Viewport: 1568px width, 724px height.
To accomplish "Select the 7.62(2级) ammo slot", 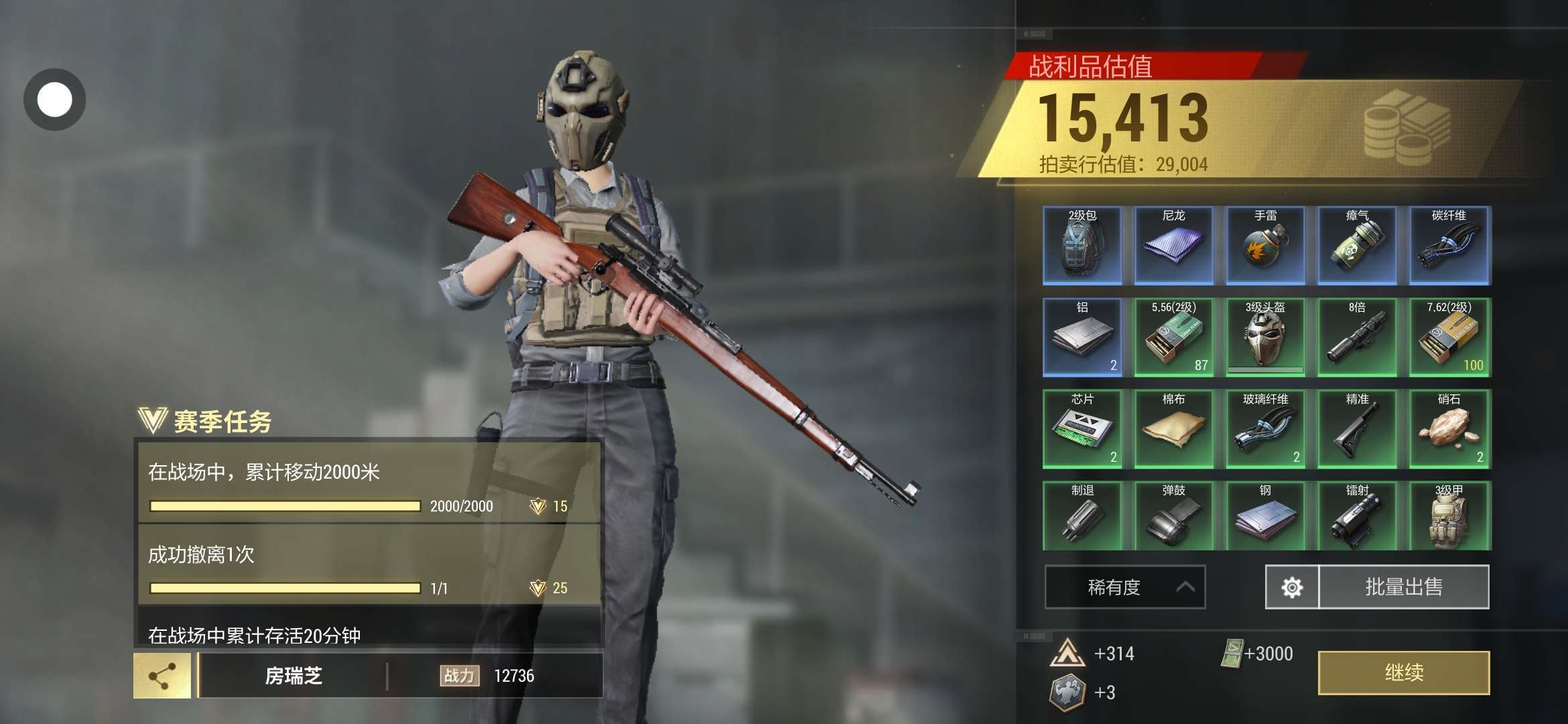I will [x=1449, y=337].
